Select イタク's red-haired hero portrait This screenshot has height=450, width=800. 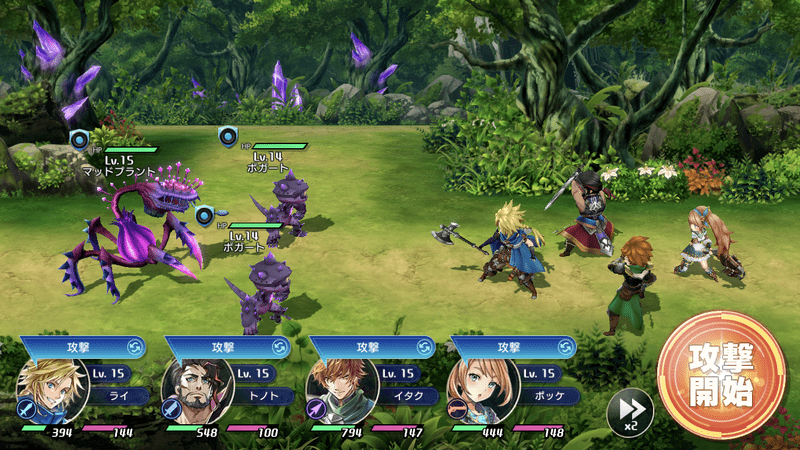pyautogui.click(x=338, y=392)
